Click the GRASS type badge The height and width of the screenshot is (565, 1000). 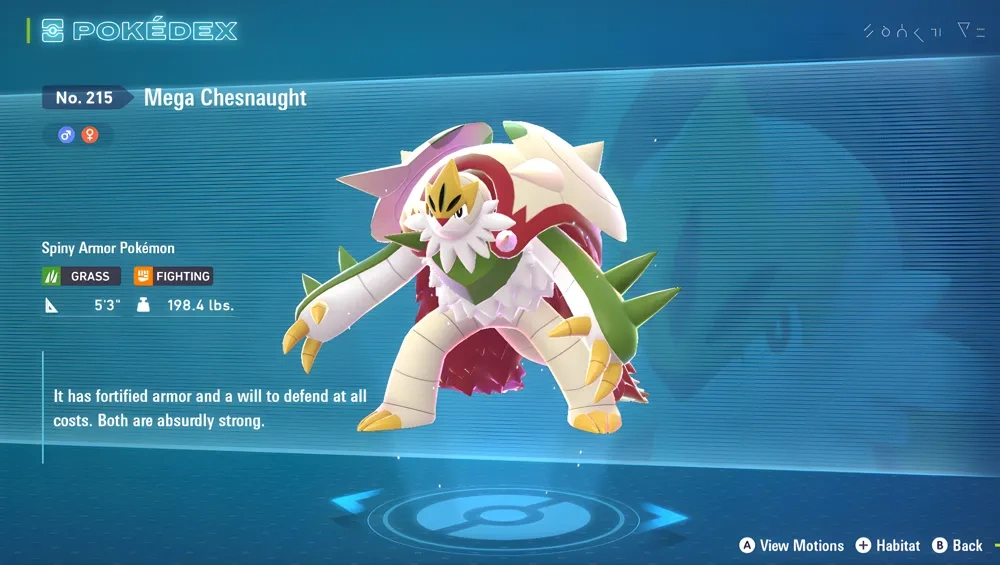click(x=81, y=276)
